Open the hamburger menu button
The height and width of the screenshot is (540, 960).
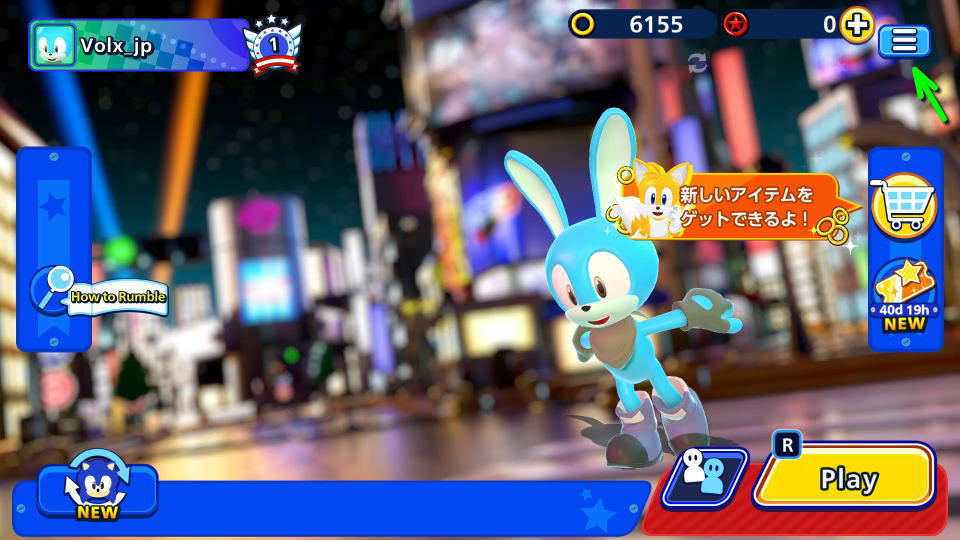904,41
